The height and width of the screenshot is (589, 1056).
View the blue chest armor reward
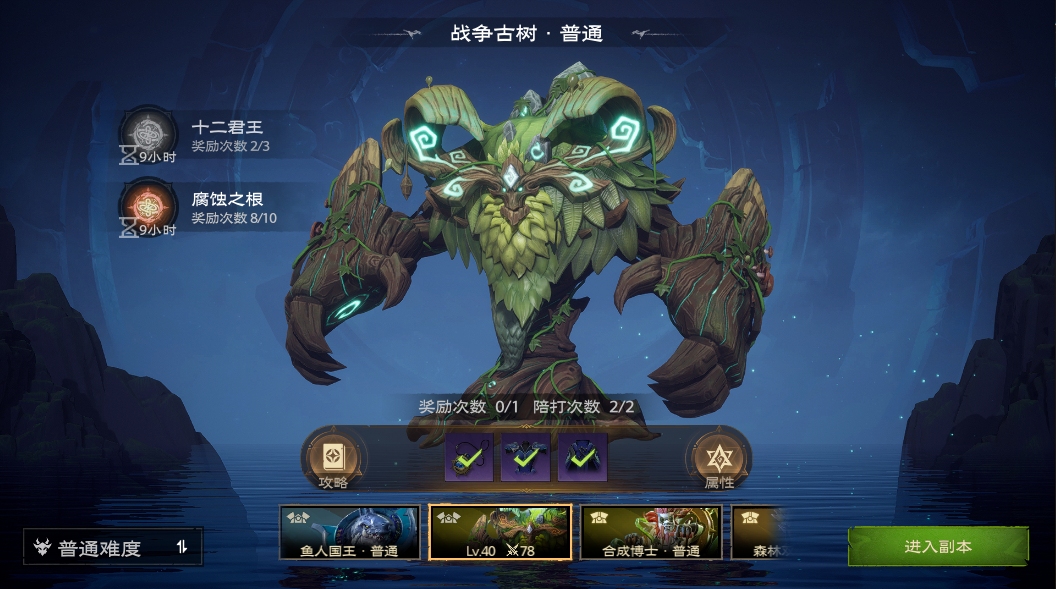pos(525,457)
